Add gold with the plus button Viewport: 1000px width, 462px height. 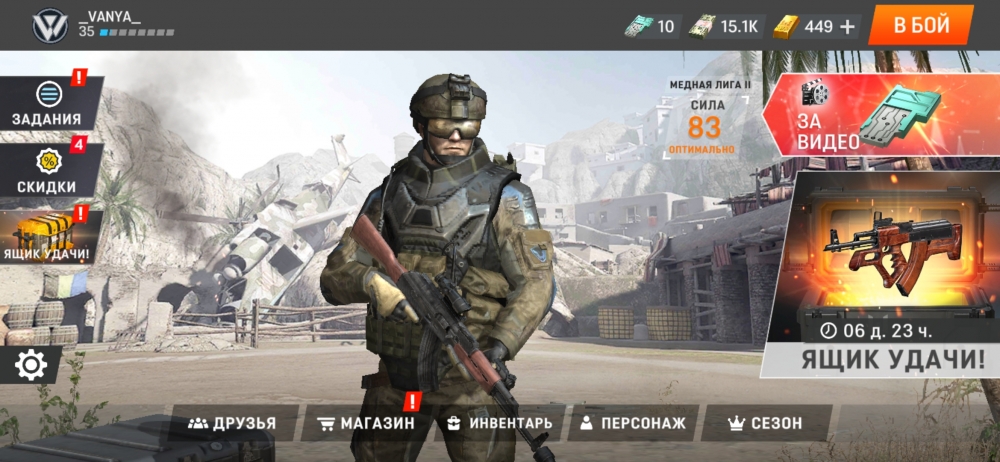click(847, 26)
